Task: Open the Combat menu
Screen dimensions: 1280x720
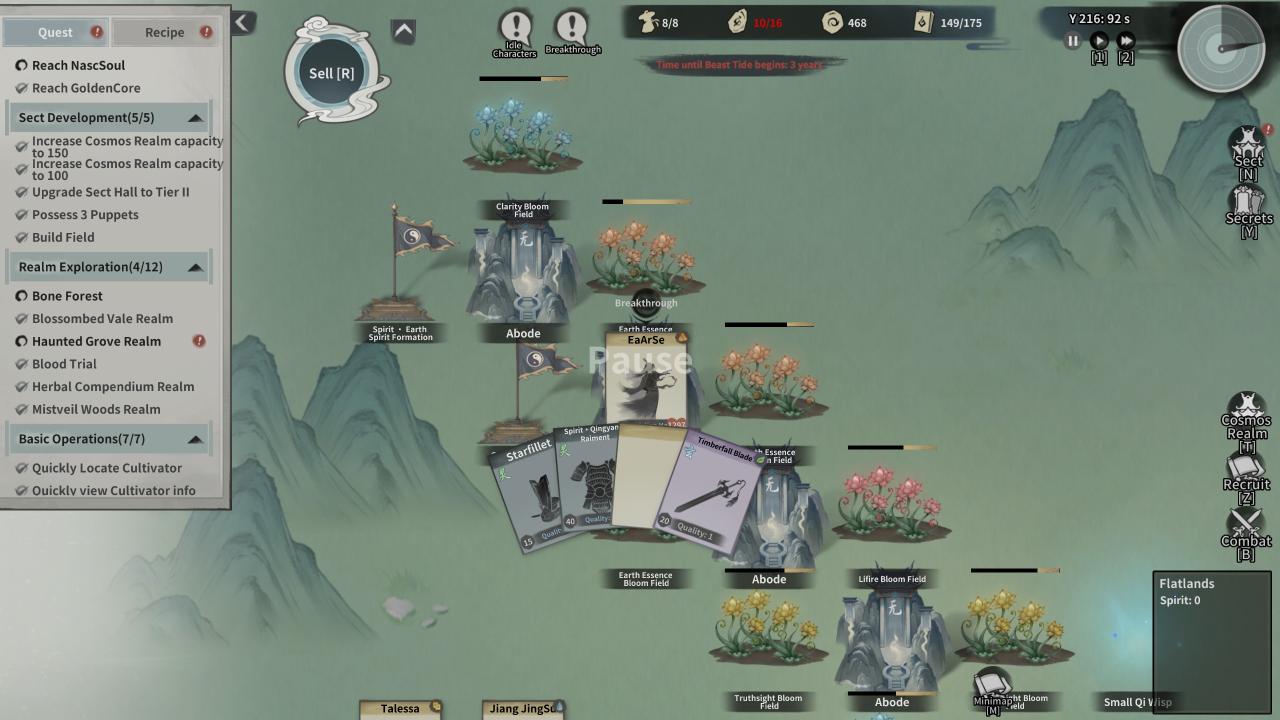Action: point(1246,530)
